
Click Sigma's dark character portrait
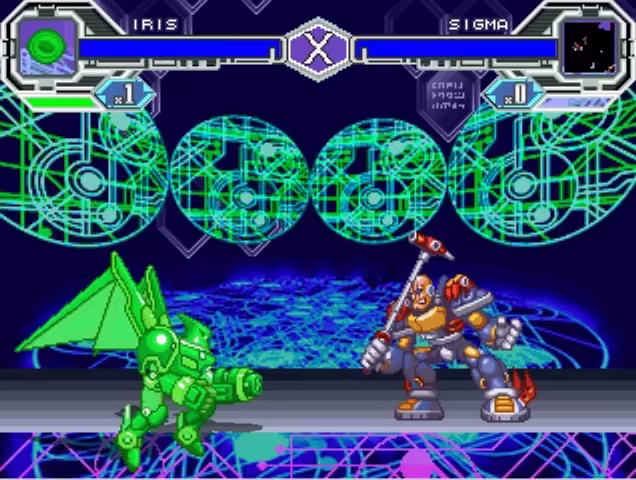pos(587,46)
